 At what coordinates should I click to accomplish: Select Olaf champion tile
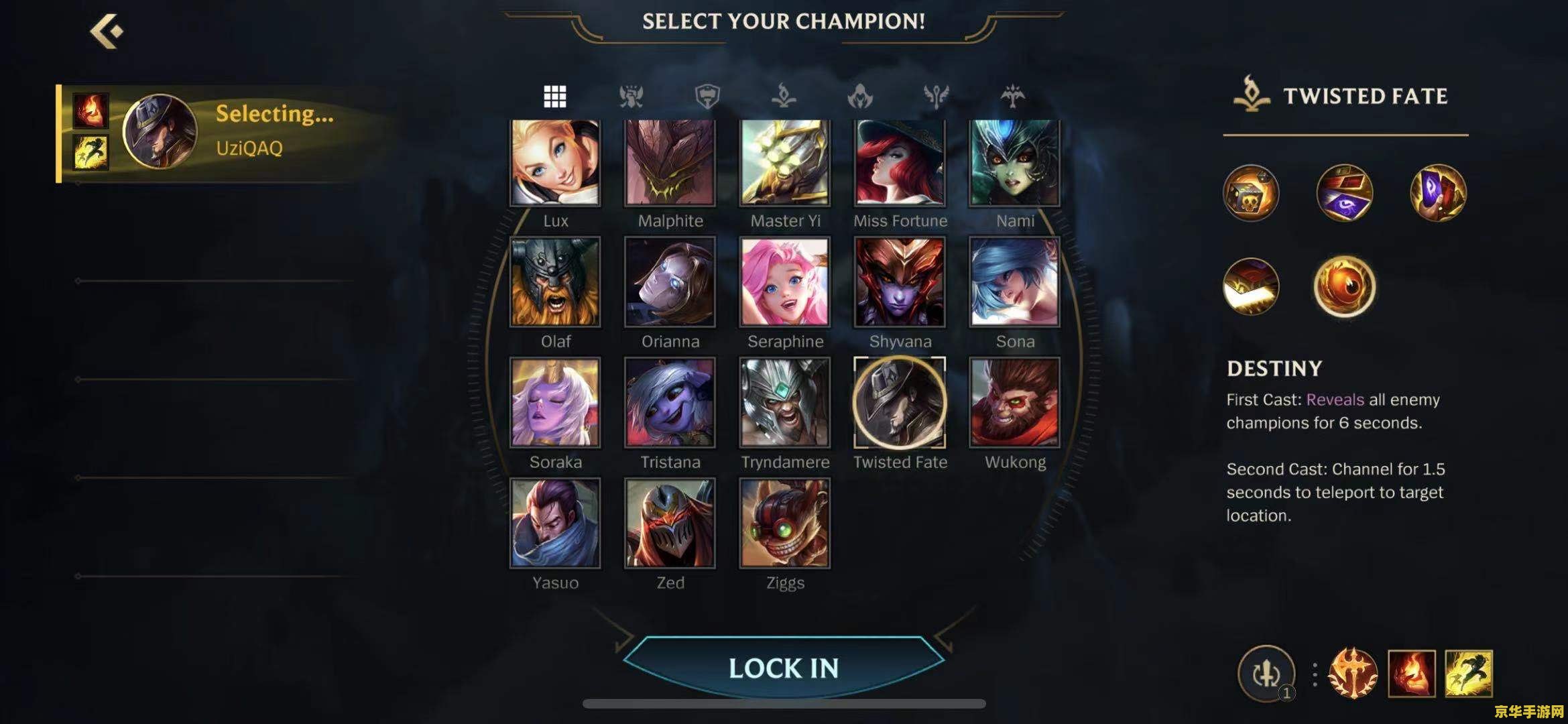click(555, 282)
